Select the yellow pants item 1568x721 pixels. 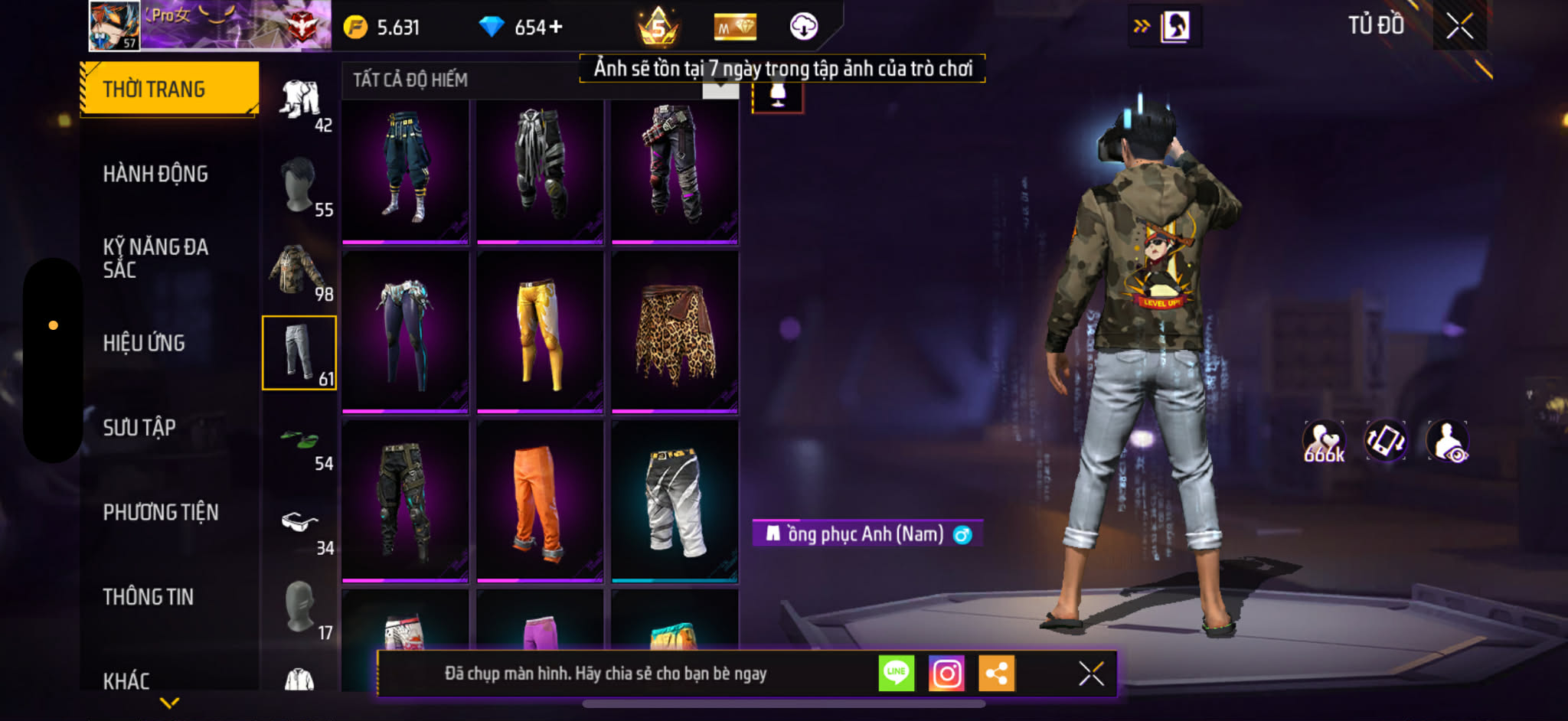pos(540,332)
